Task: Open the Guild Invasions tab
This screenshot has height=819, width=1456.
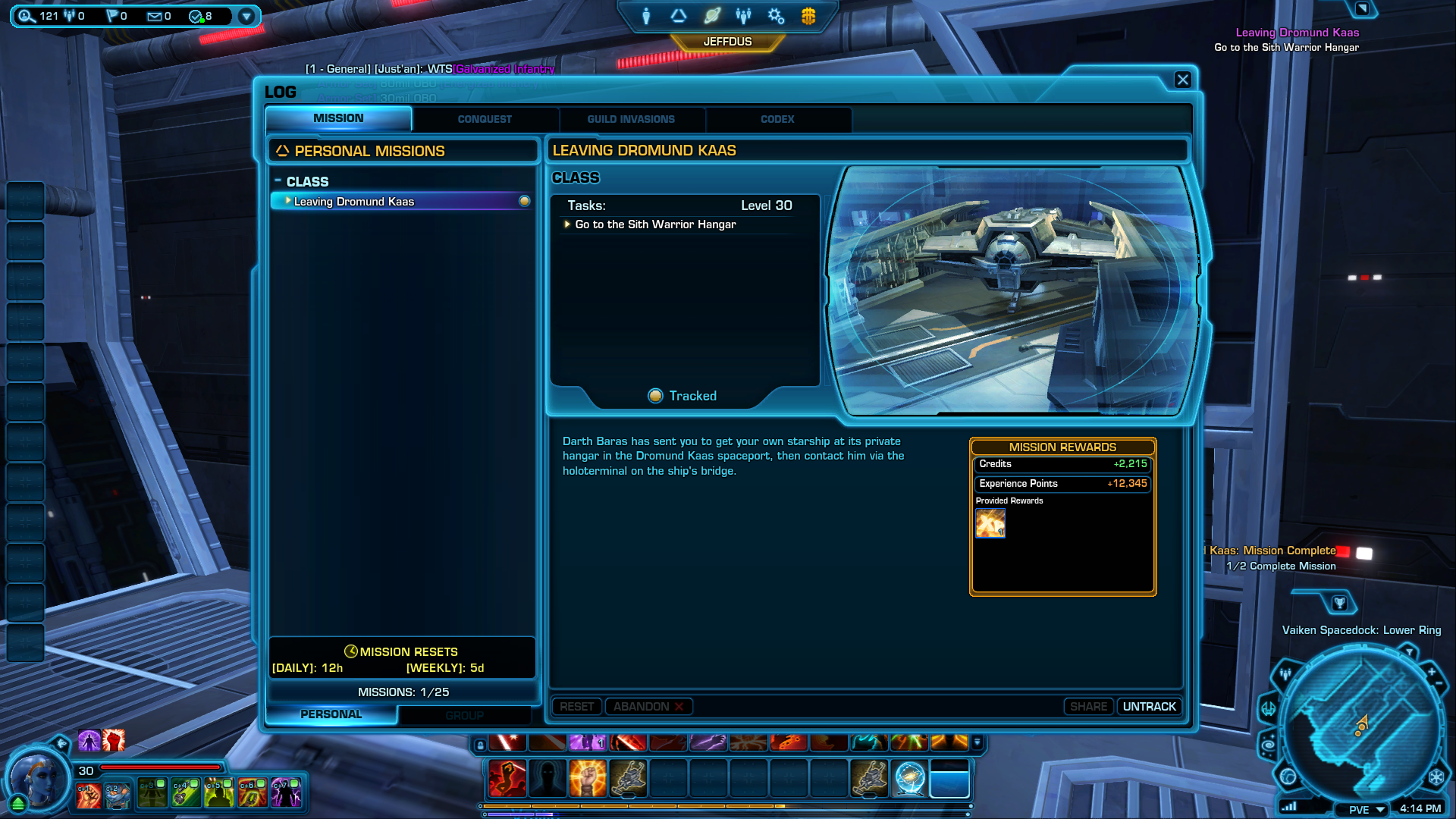Action: tap(630, 119)
